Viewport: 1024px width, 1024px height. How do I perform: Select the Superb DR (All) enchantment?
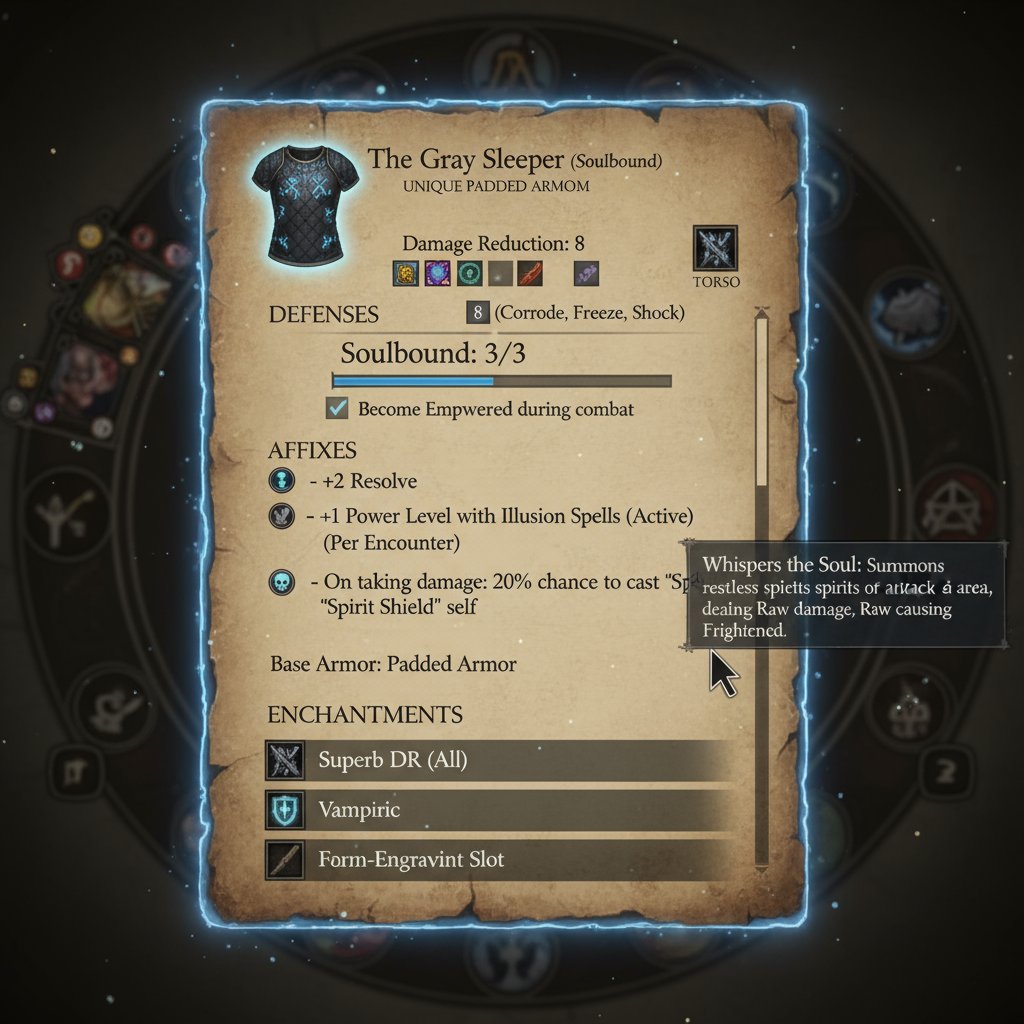[x=500, y=761]
